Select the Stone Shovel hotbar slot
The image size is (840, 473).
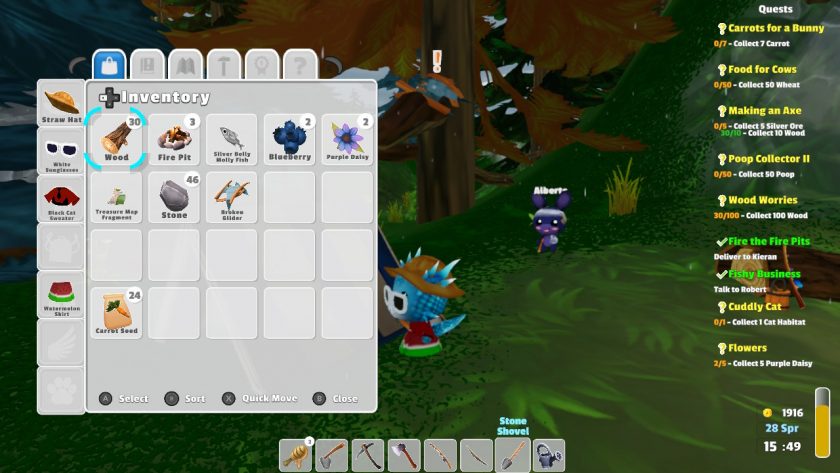tap(512, 456)
